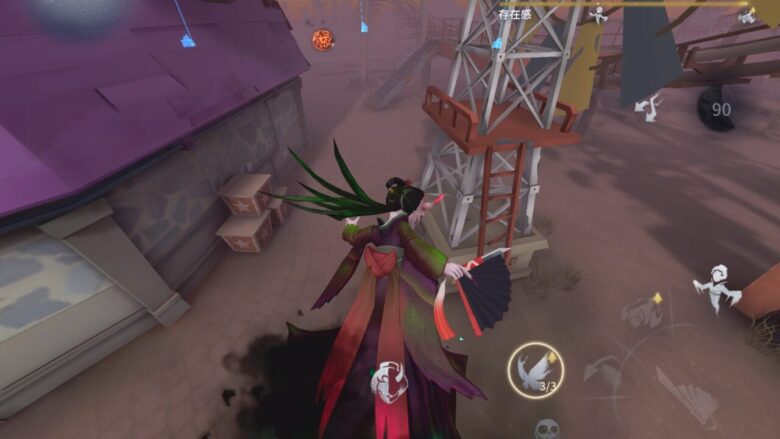
Task: Toggle the white and red mask icon
Action: [389, 382]
